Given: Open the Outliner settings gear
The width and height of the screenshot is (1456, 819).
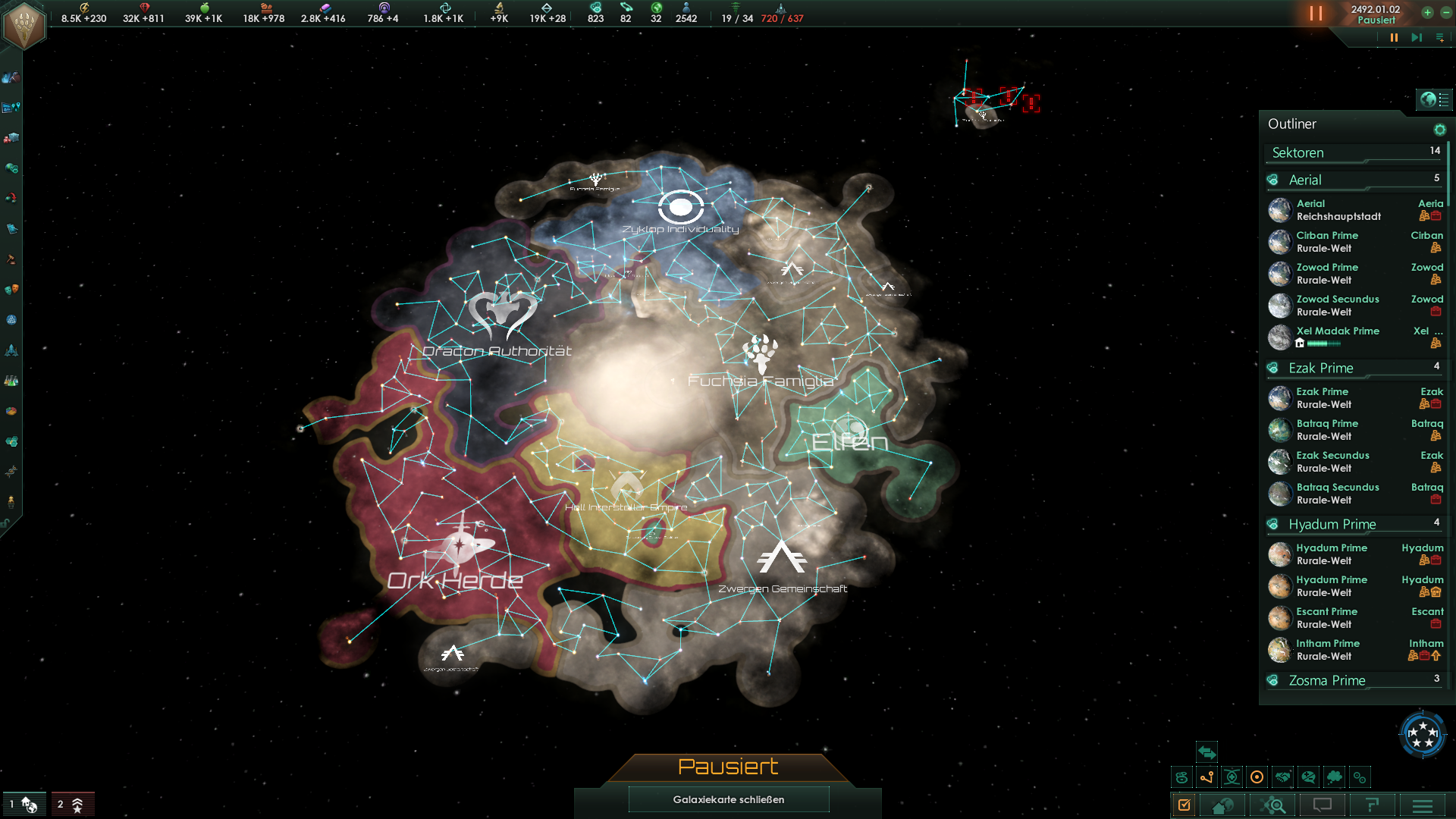Looking at the screenshot, I should (1439, 130).
